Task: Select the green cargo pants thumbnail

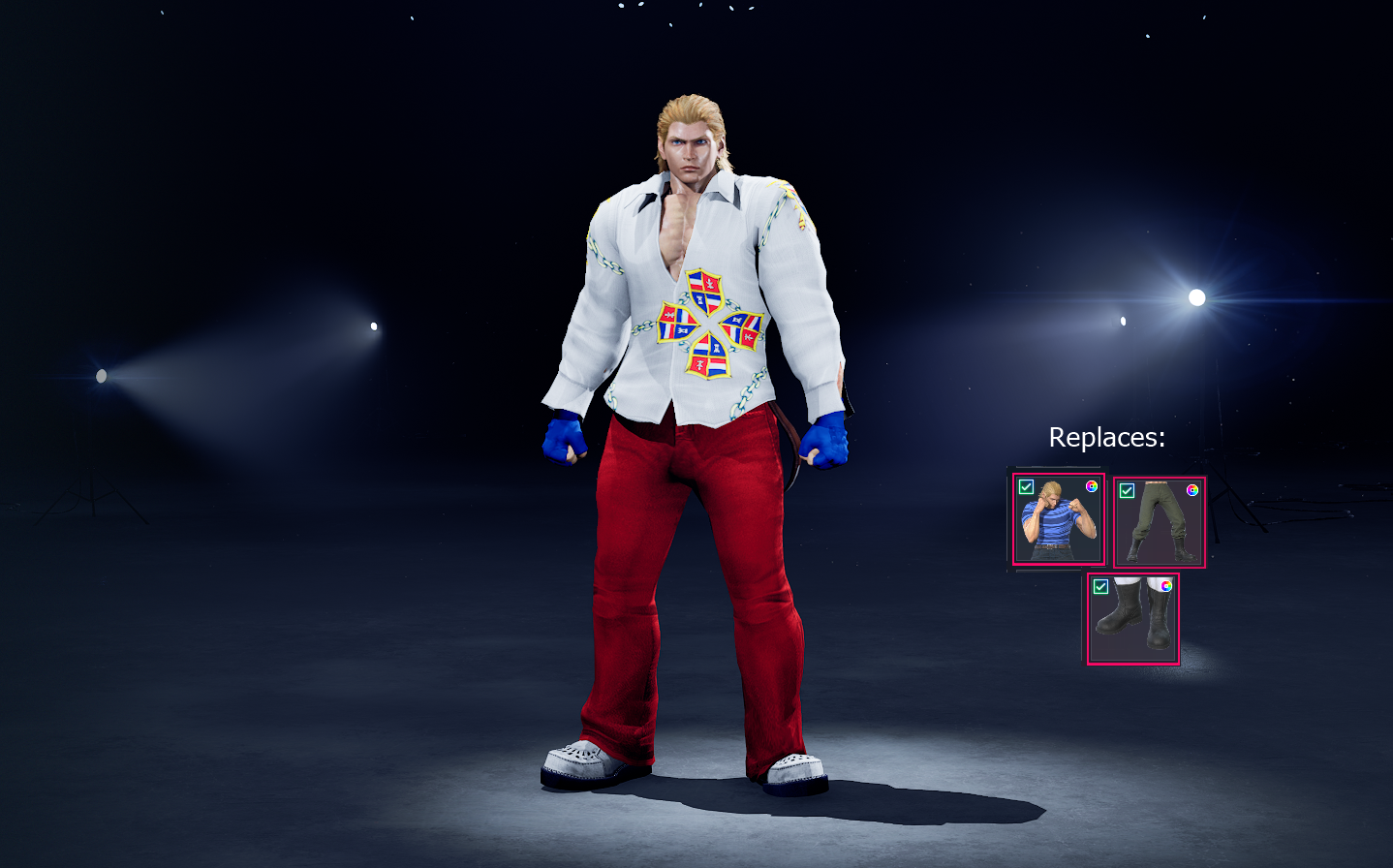Action: coord(1159,523)
